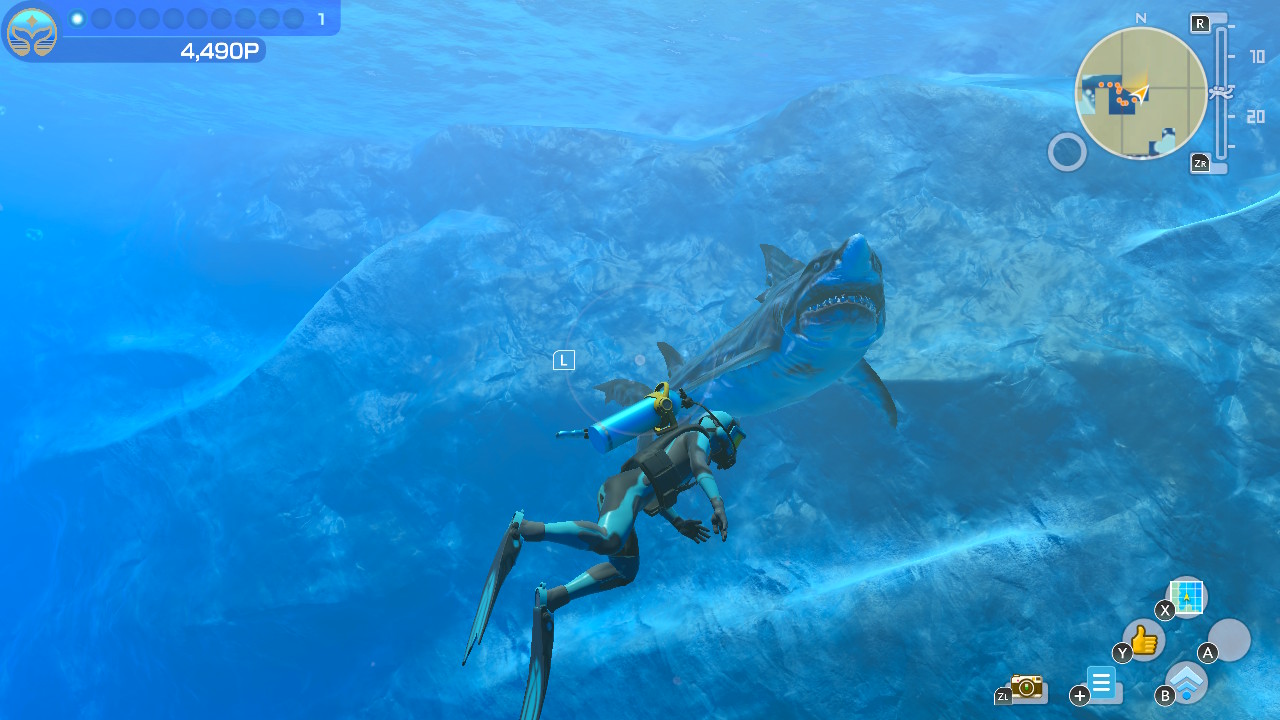Open the blue list menu icon
Screen dimensions: 1280x720
point(1102,684)
